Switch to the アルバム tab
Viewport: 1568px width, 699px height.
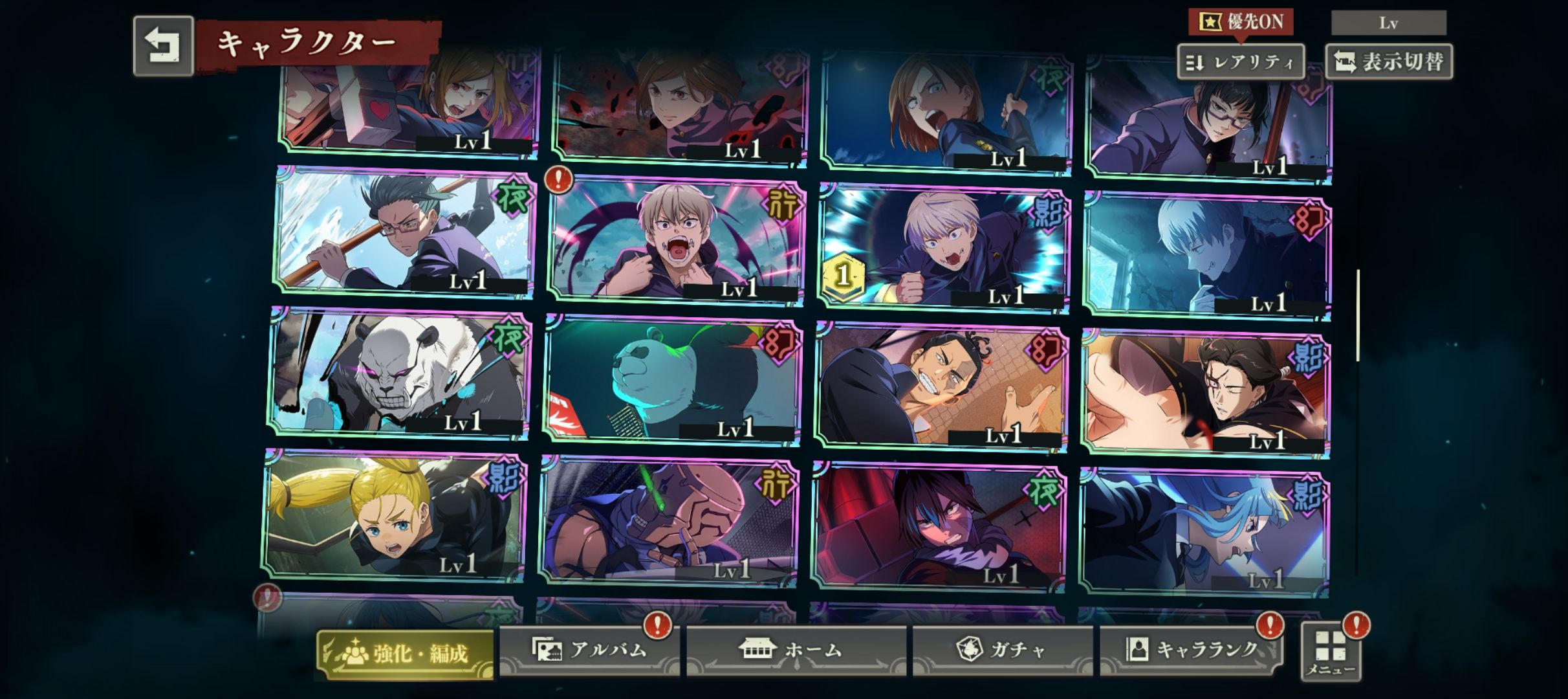click(x=589, y=650)
